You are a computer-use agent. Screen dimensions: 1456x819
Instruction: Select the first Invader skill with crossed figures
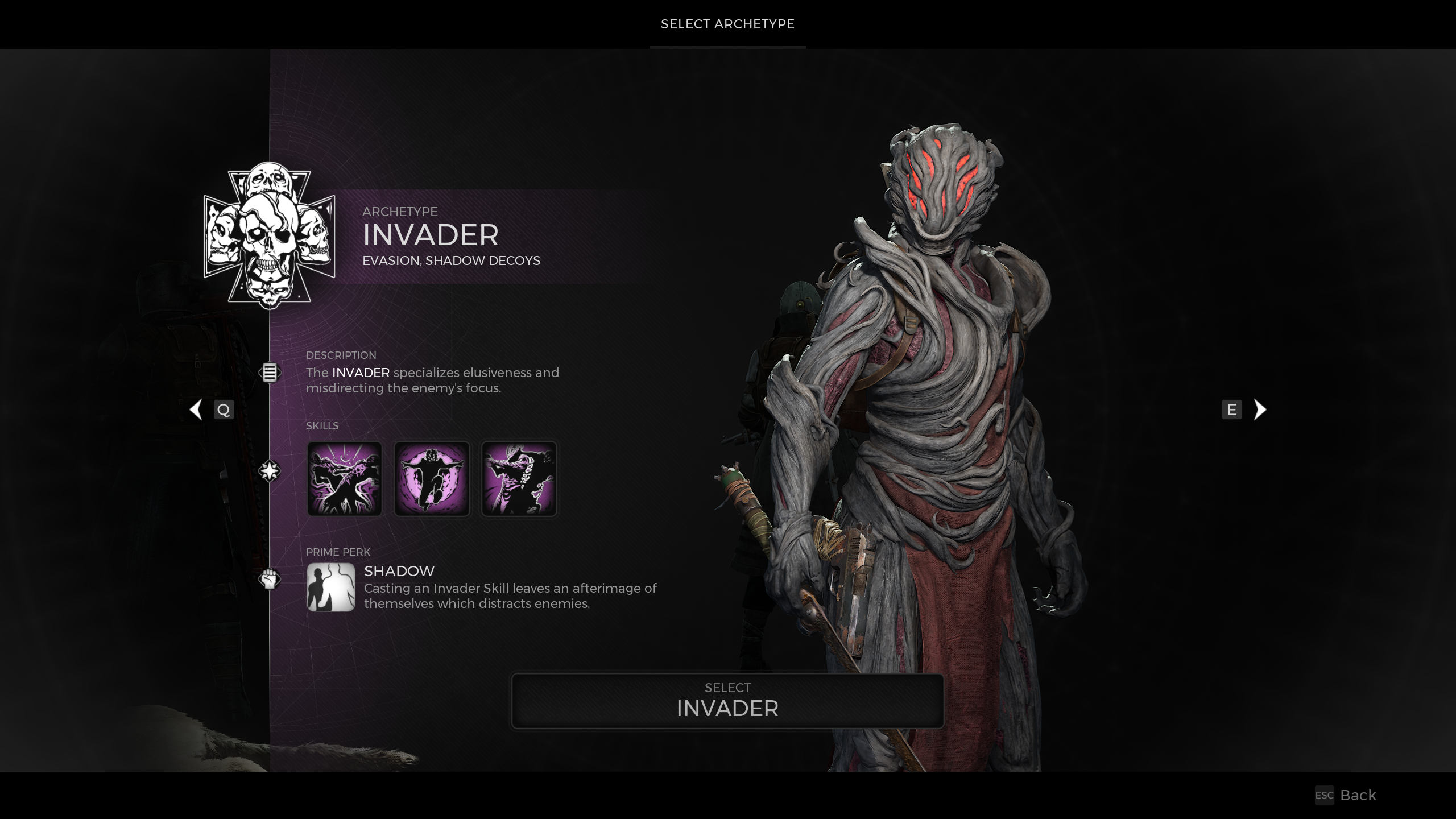pos(344,479)
